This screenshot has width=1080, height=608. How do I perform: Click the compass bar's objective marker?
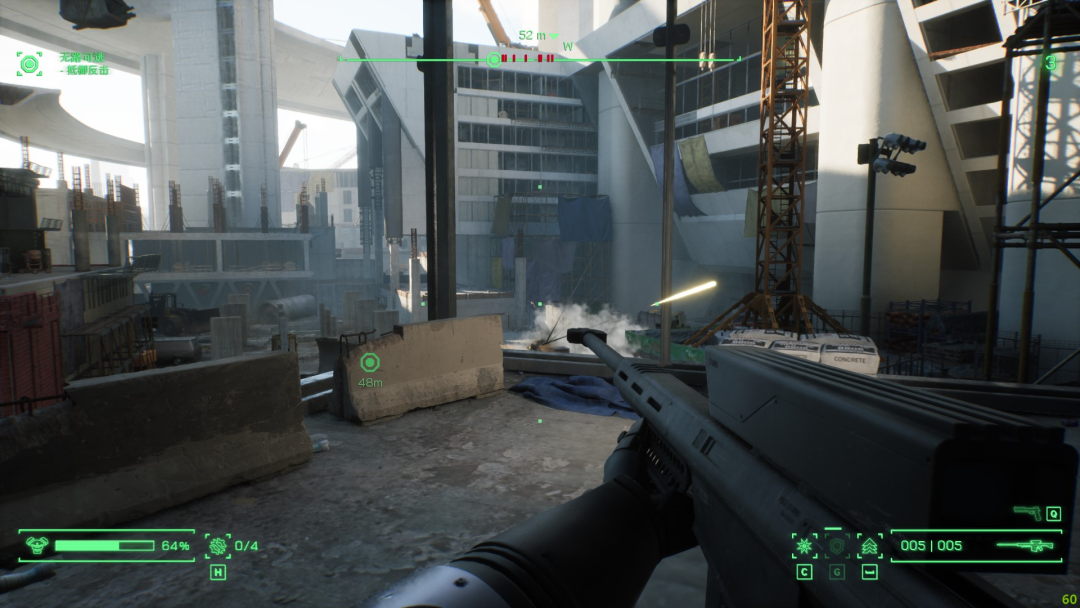(493, 59)
